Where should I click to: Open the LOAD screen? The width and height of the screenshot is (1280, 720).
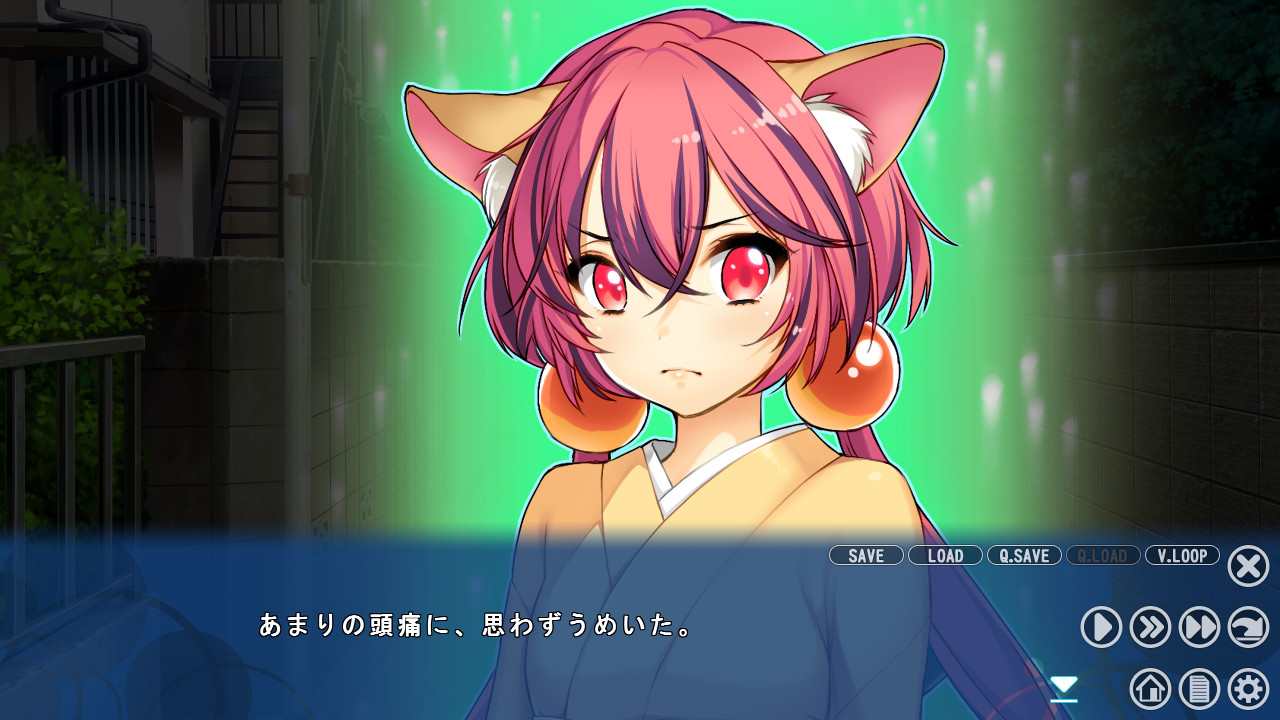click(x=945, y=556)
